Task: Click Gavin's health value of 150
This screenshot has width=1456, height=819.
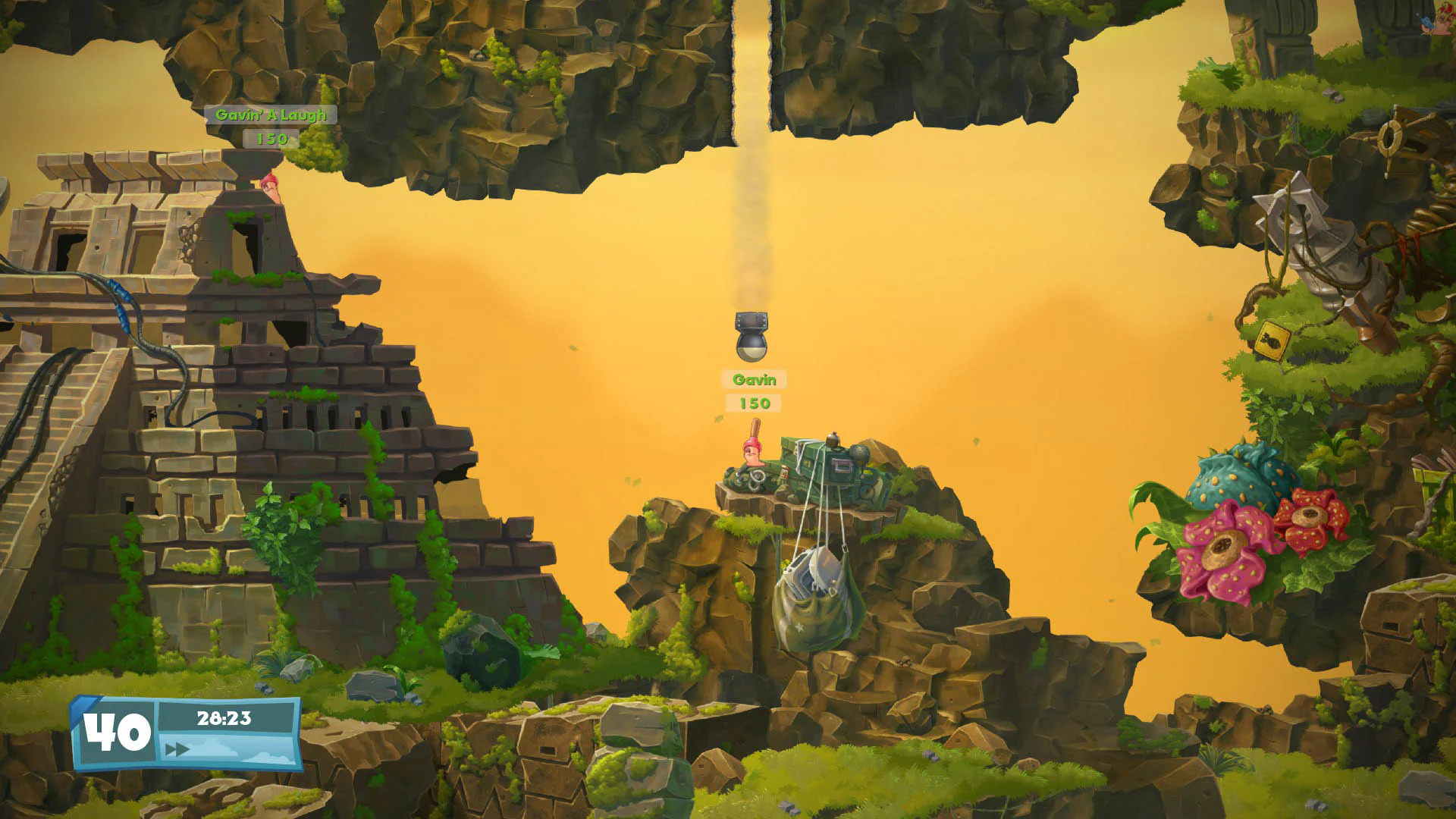Action: click(x=754, y=404)
